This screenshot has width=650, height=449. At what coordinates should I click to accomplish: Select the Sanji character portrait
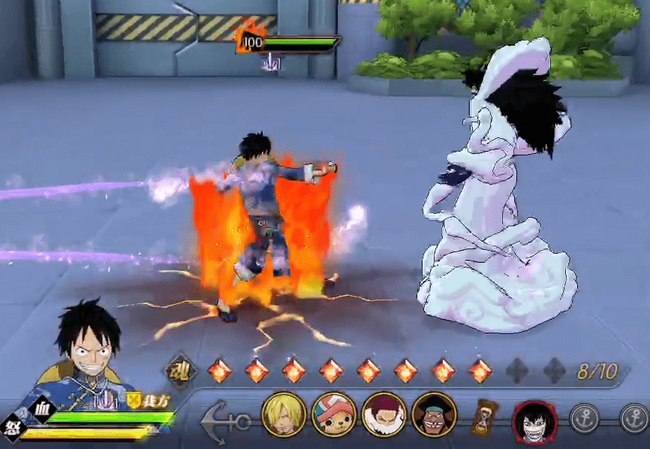point(284,414)
